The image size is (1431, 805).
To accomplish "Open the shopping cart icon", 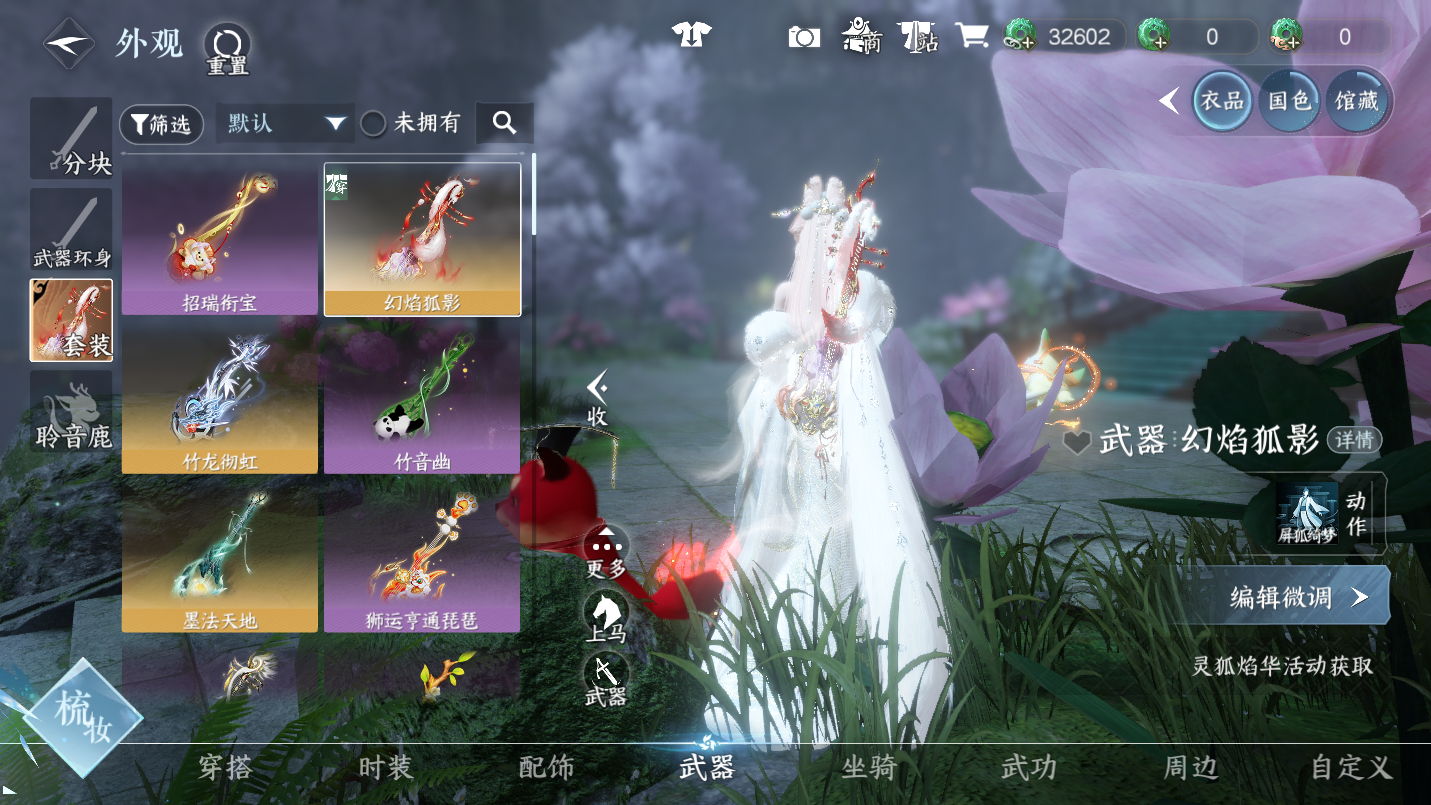I will 971,37.
